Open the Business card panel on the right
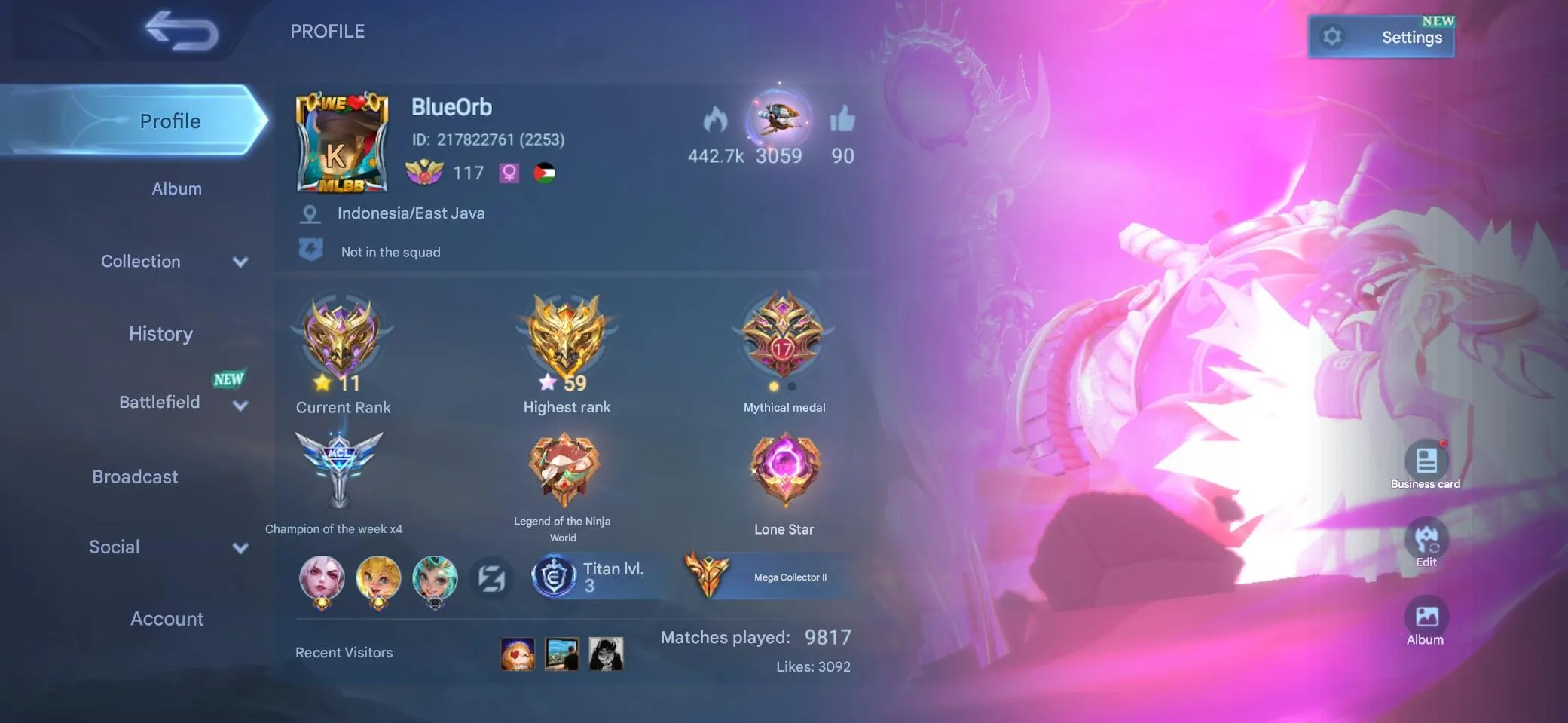The width and height of the screenshot is (1568, 723). click(x=1426, y=460)
